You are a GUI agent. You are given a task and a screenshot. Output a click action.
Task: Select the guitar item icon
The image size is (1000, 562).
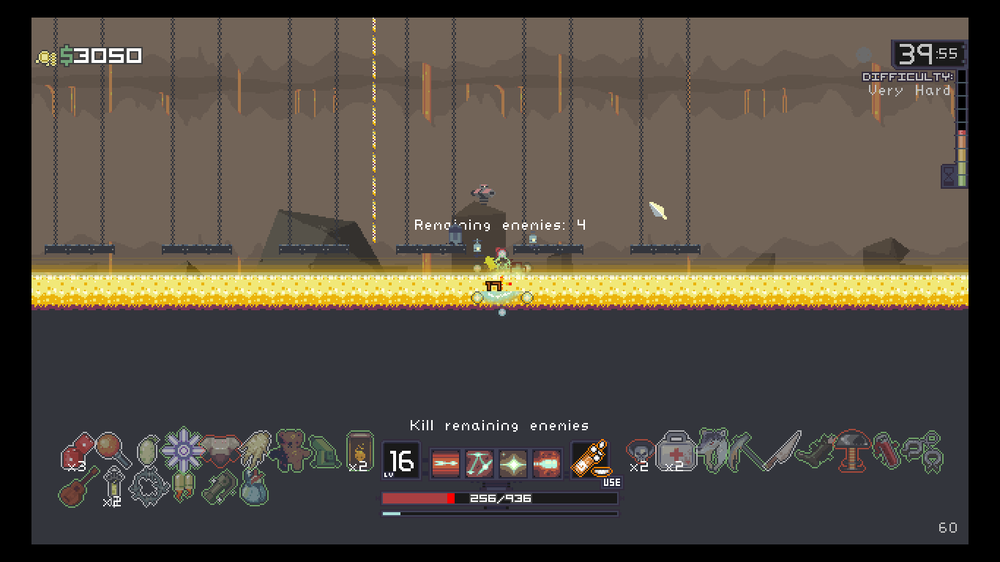tap(79, 487)
